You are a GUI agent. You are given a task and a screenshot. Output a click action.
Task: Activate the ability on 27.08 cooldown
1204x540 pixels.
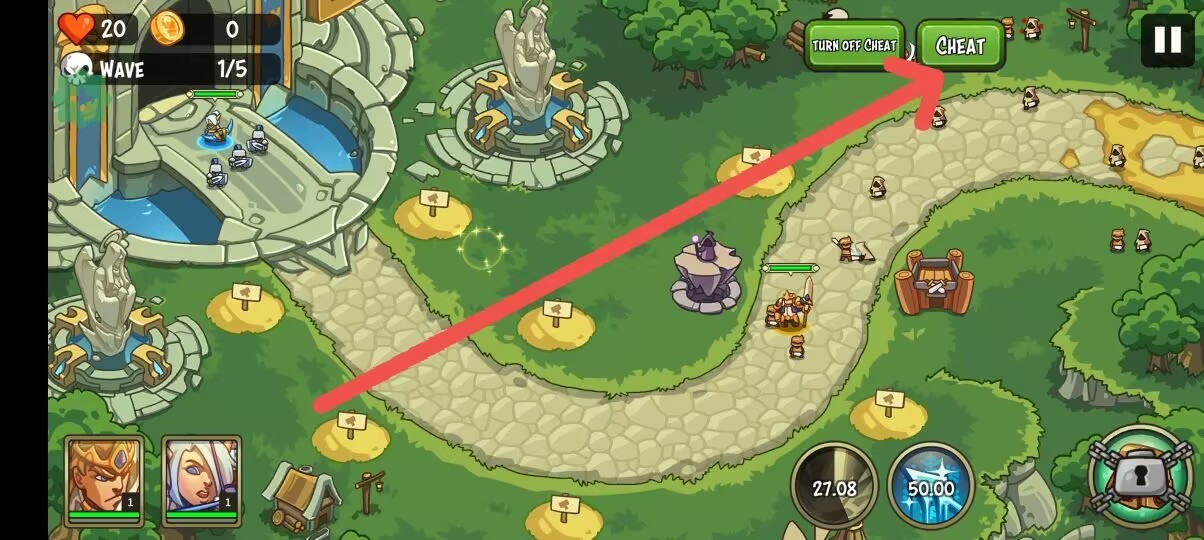point(834,487)
